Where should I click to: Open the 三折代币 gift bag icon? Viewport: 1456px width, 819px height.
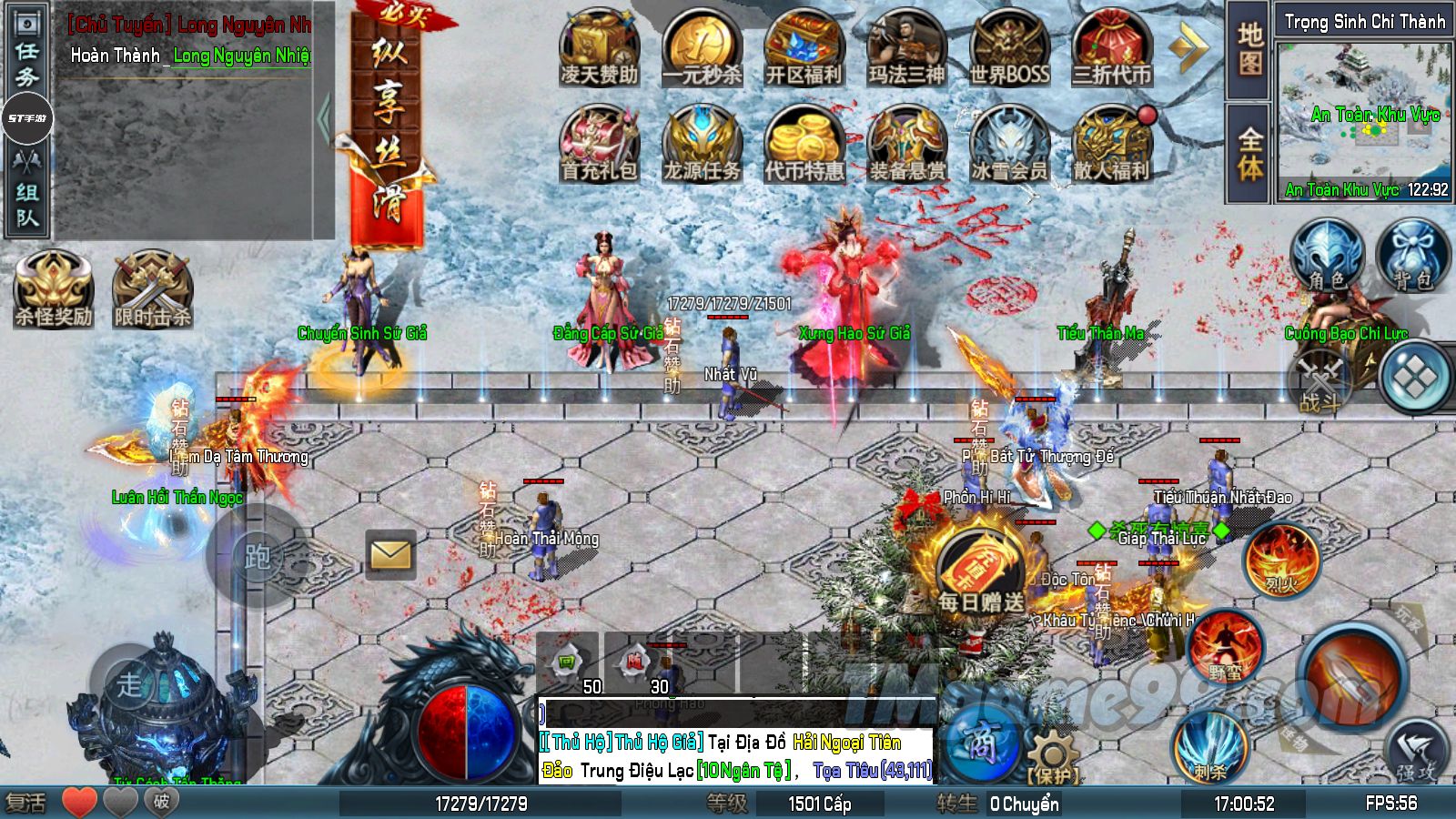coord(1111,49)
